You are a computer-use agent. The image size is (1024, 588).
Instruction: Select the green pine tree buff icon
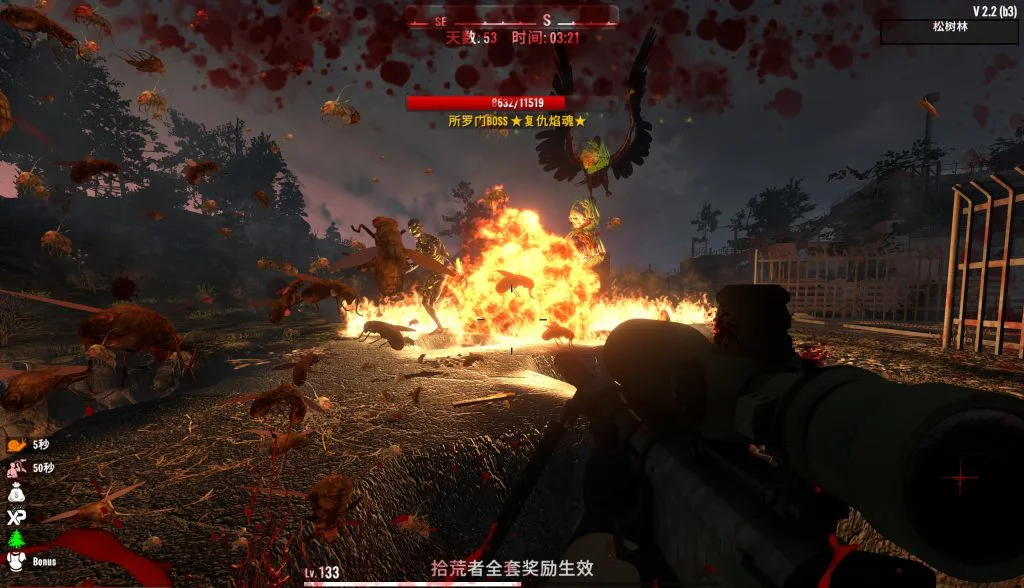coord(14,539)
